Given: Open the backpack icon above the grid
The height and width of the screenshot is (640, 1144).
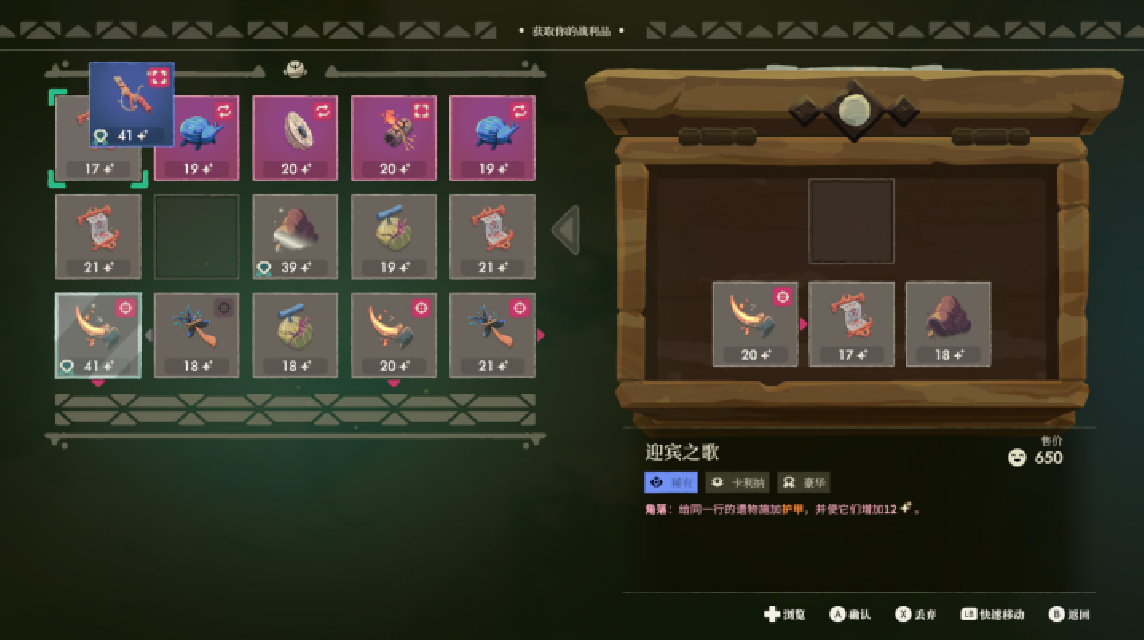Looking at the screenshot, I should [295, 69].
